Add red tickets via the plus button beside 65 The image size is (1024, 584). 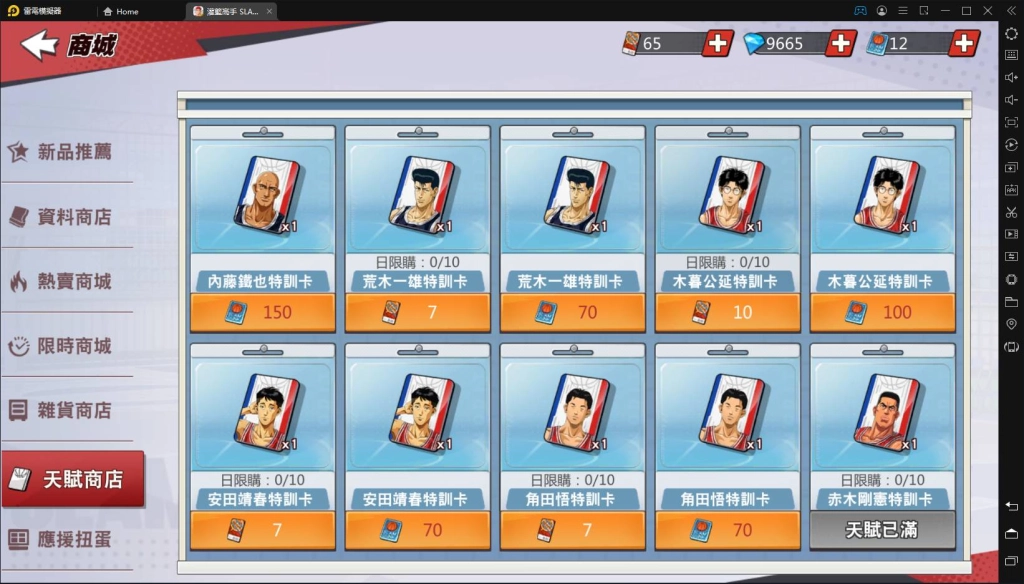click(x=717, y=43)
